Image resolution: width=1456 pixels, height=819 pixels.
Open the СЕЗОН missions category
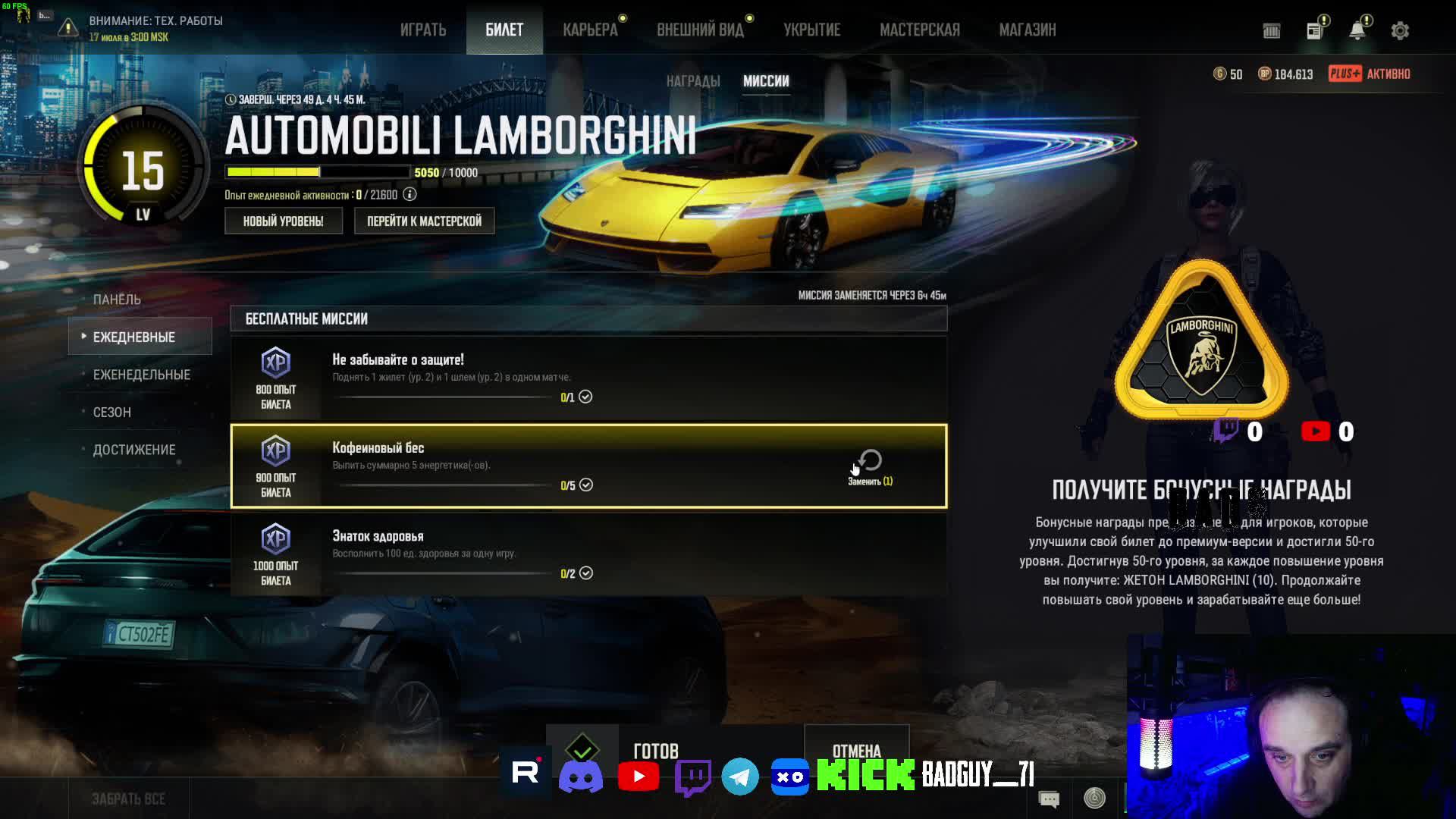pyautogui.click(x=112, y=413)
